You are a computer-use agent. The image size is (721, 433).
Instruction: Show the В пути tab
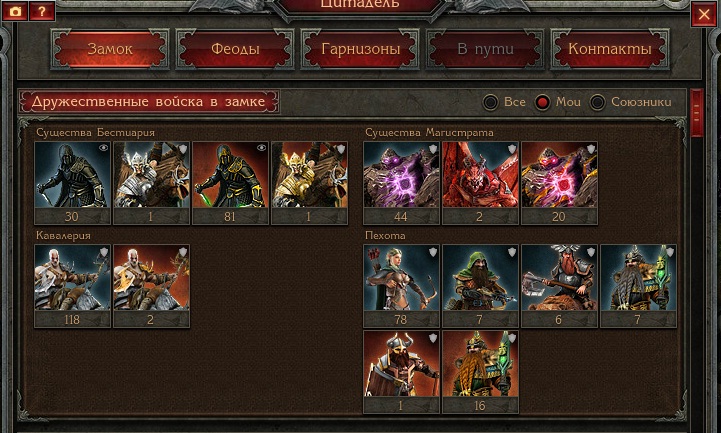click(x=484, y=49)
